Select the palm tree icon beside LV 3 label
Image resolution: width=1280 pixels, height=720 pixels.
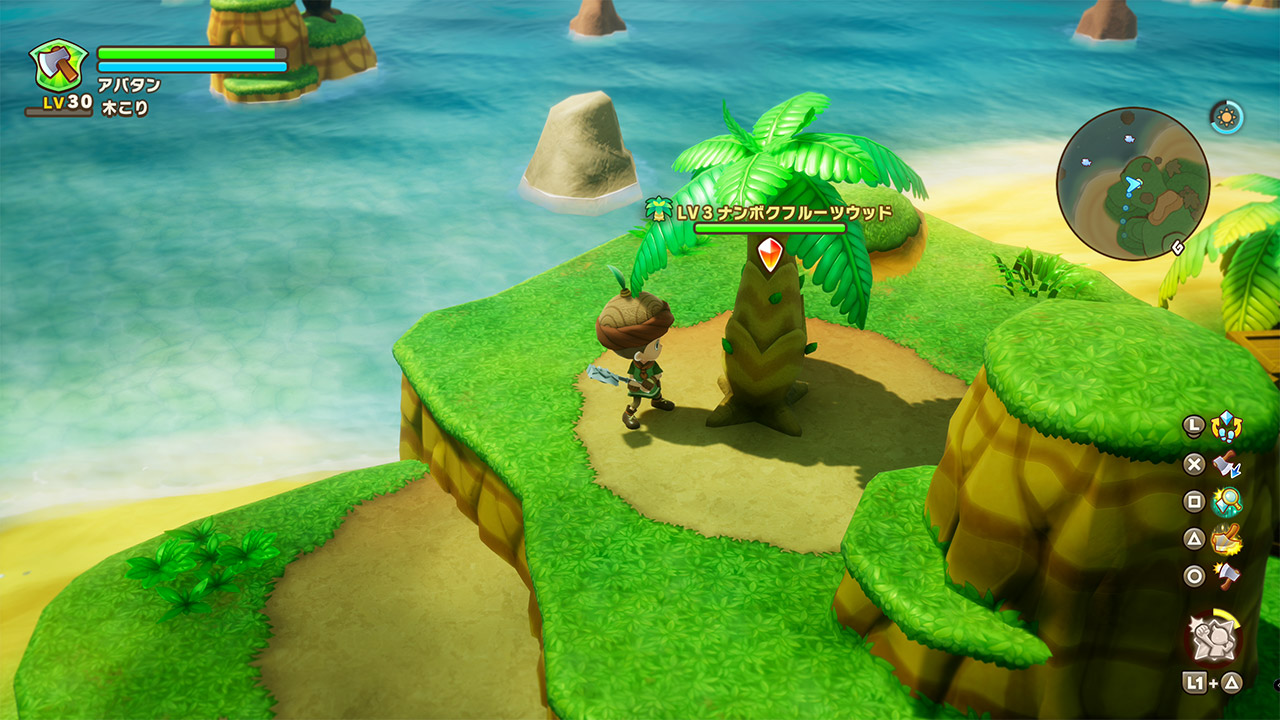(x=658, y=211)
